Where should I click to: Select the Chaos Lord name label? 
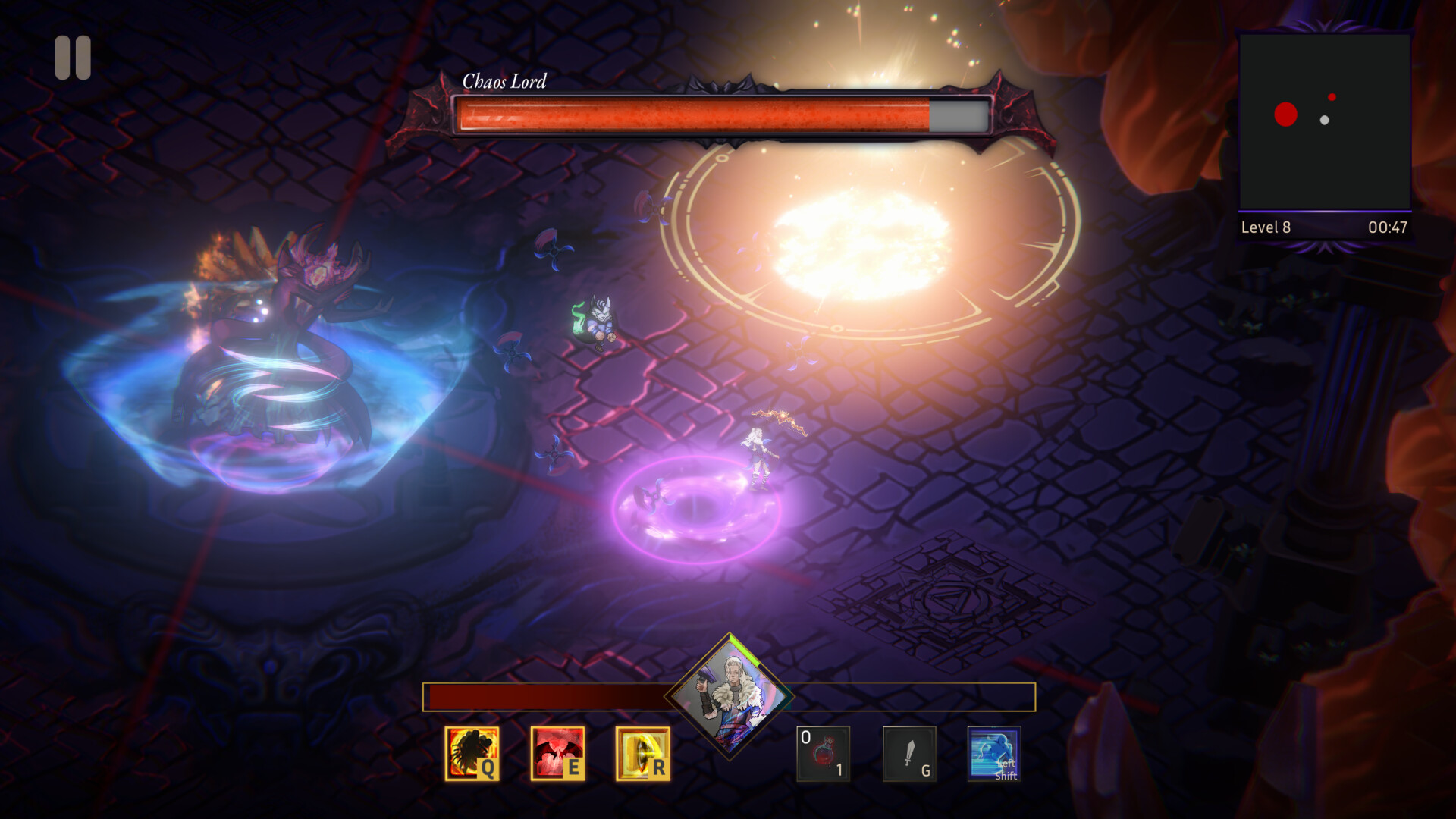(504, 82)
